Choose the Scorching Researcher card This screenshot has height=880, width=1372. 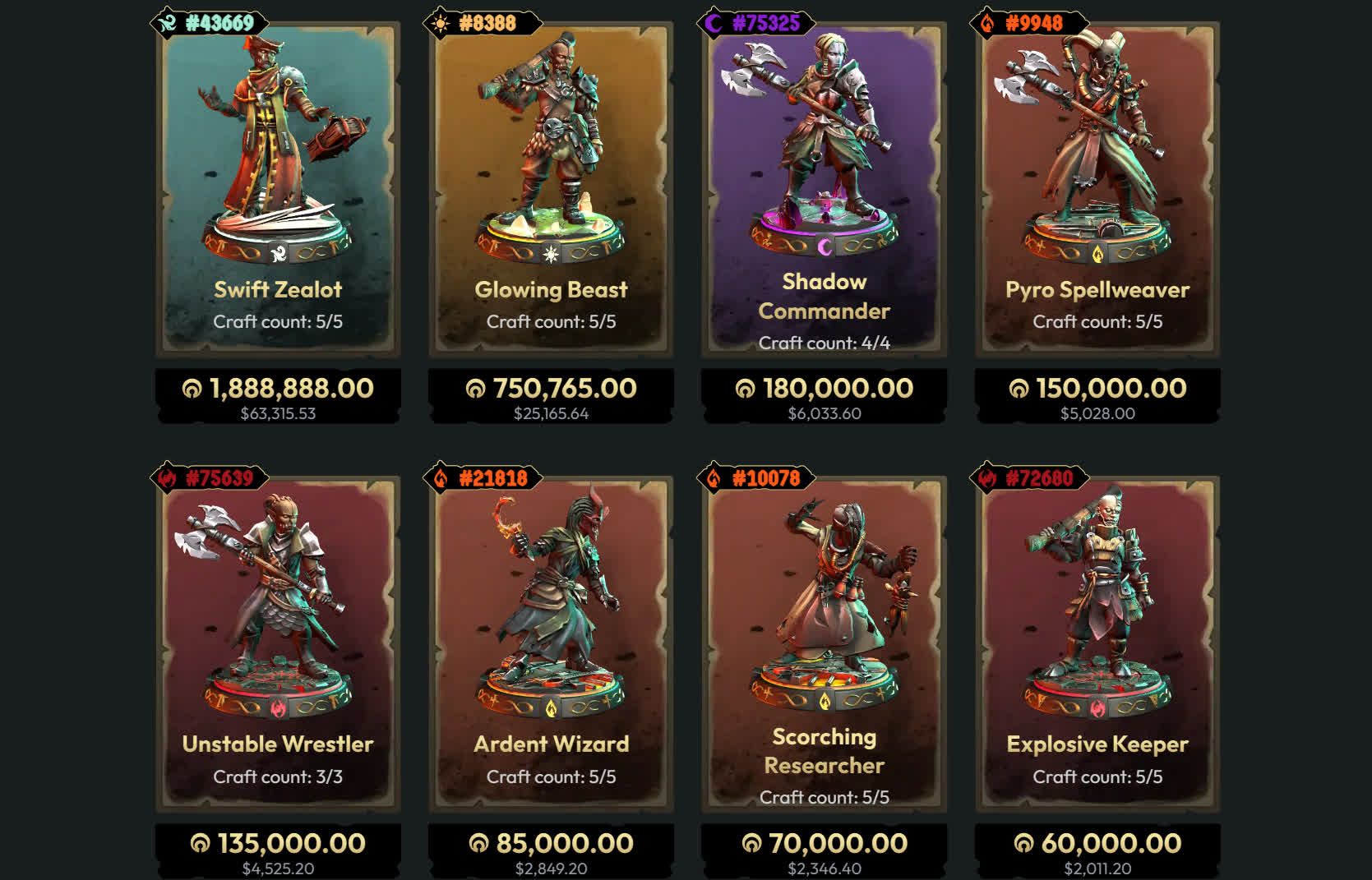point(824,643)
